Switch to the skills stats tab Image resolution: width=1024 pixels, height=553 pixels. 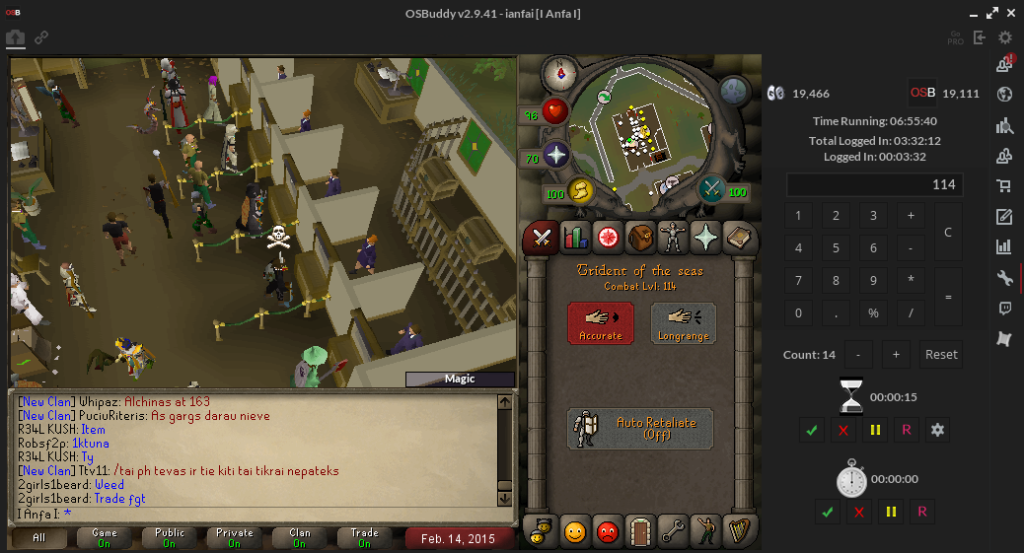(x=575, y=237)
